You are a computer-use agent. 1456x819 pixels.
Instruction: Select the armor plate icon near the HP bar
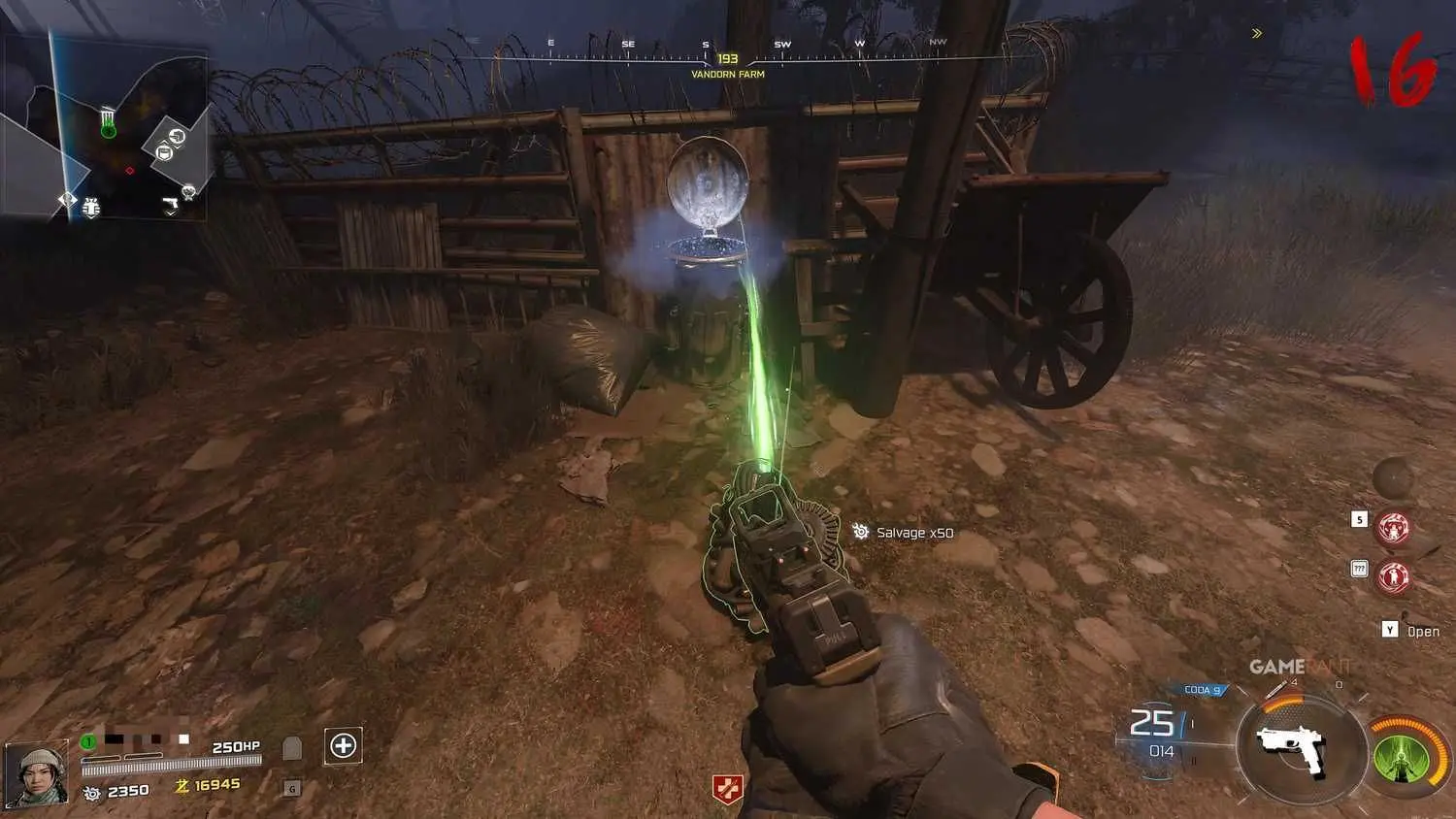pyautogui.click(x=291, y=747)
